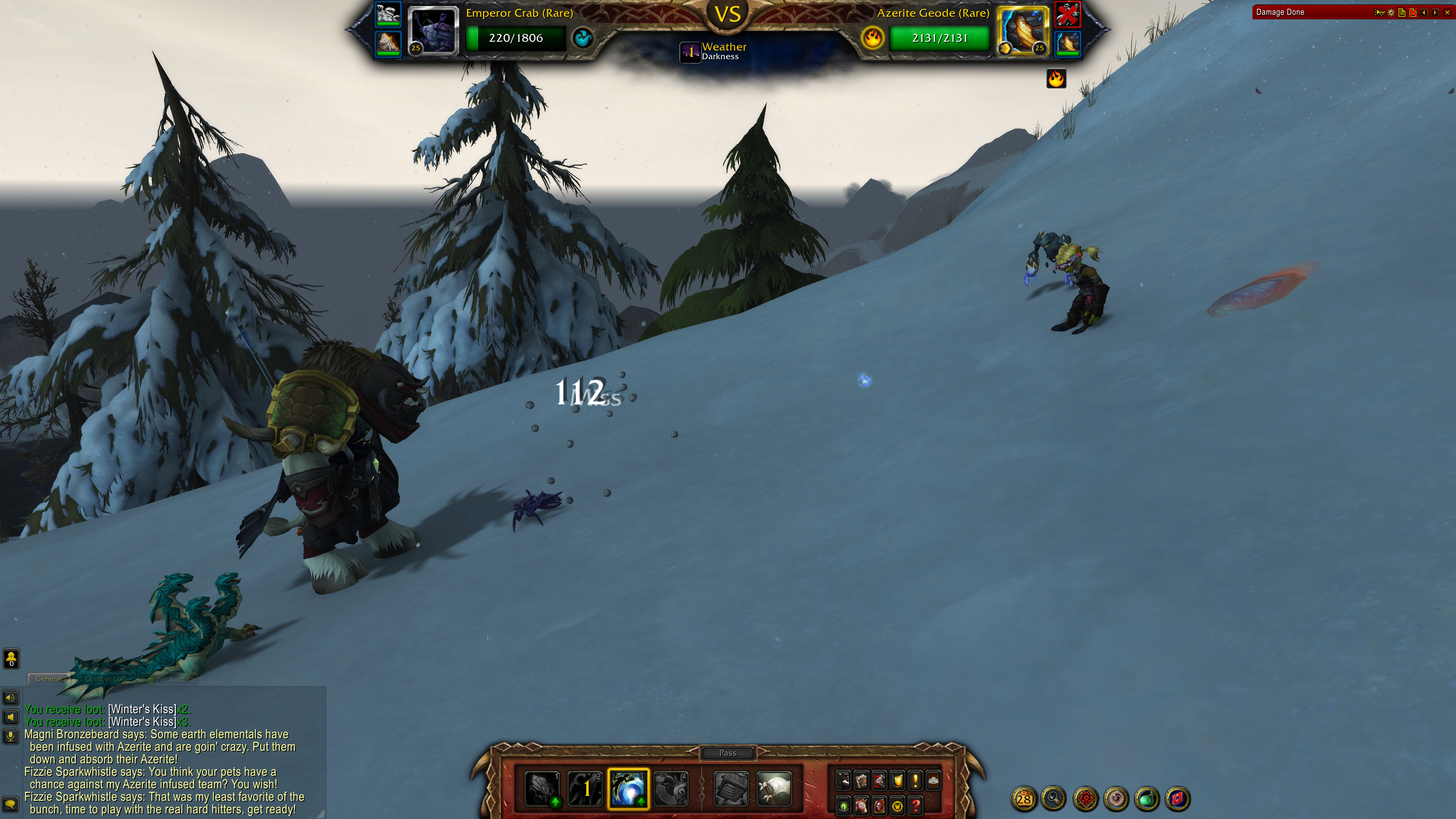
Task: Inspect the Darkness weather icon
Action: point(690,52)
